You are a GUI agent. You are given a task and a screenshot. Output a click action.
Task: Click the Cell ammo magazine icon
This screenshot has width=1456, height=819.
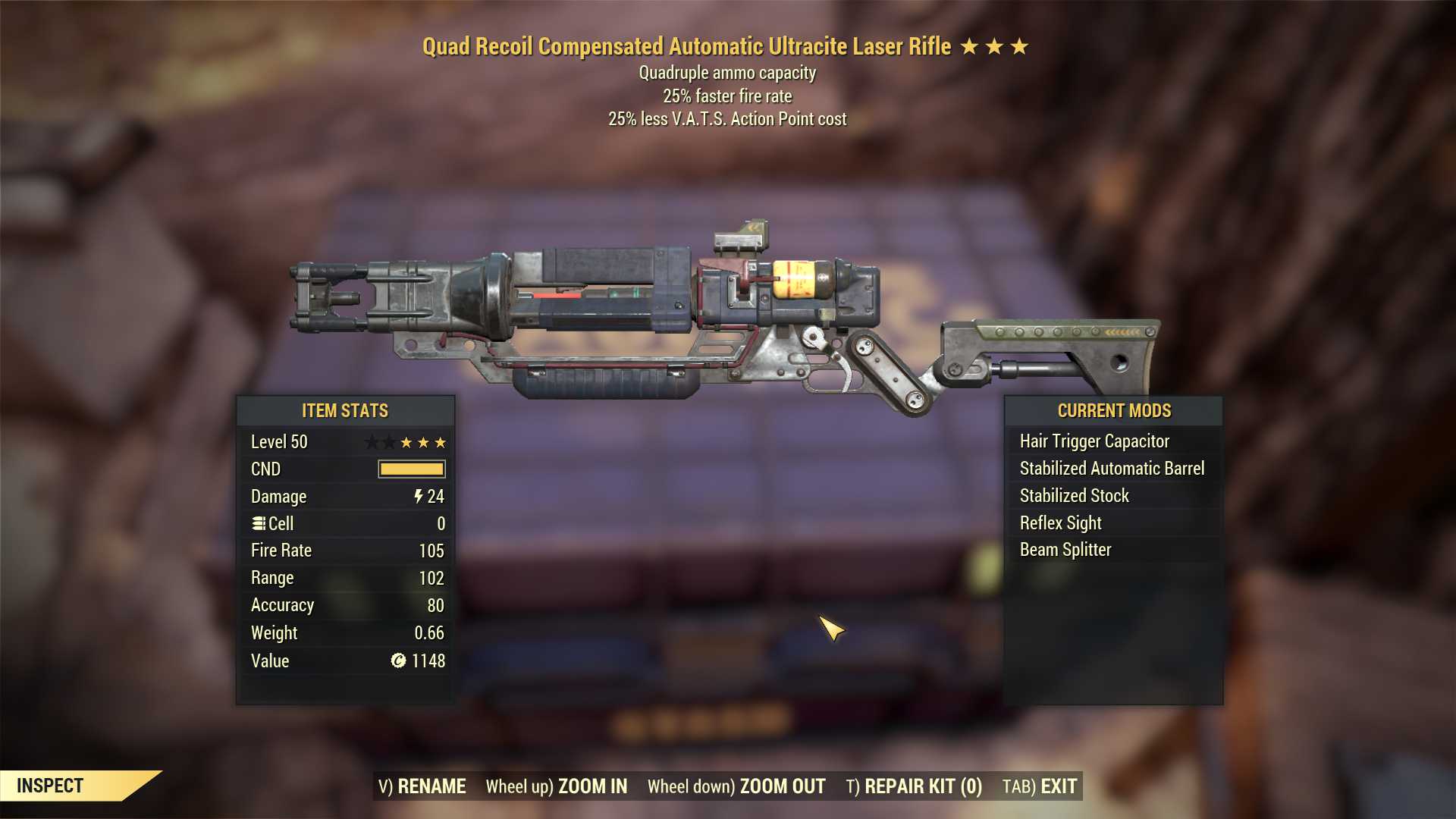click(259, 523)
